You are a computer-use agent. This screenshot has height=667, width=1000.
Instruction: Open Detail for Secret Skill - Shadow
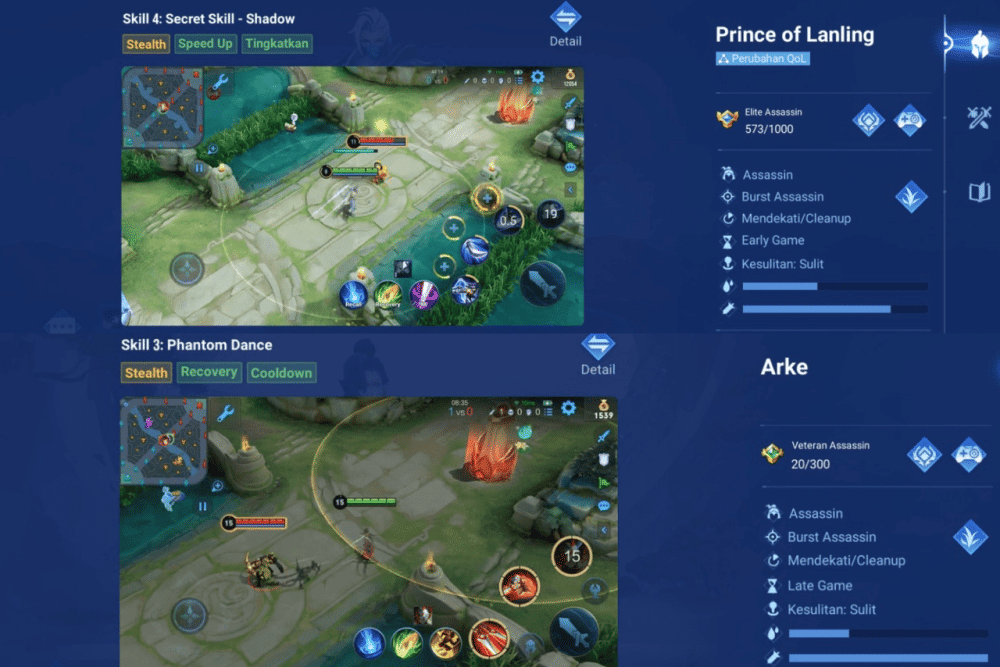(x=565, y=24)
